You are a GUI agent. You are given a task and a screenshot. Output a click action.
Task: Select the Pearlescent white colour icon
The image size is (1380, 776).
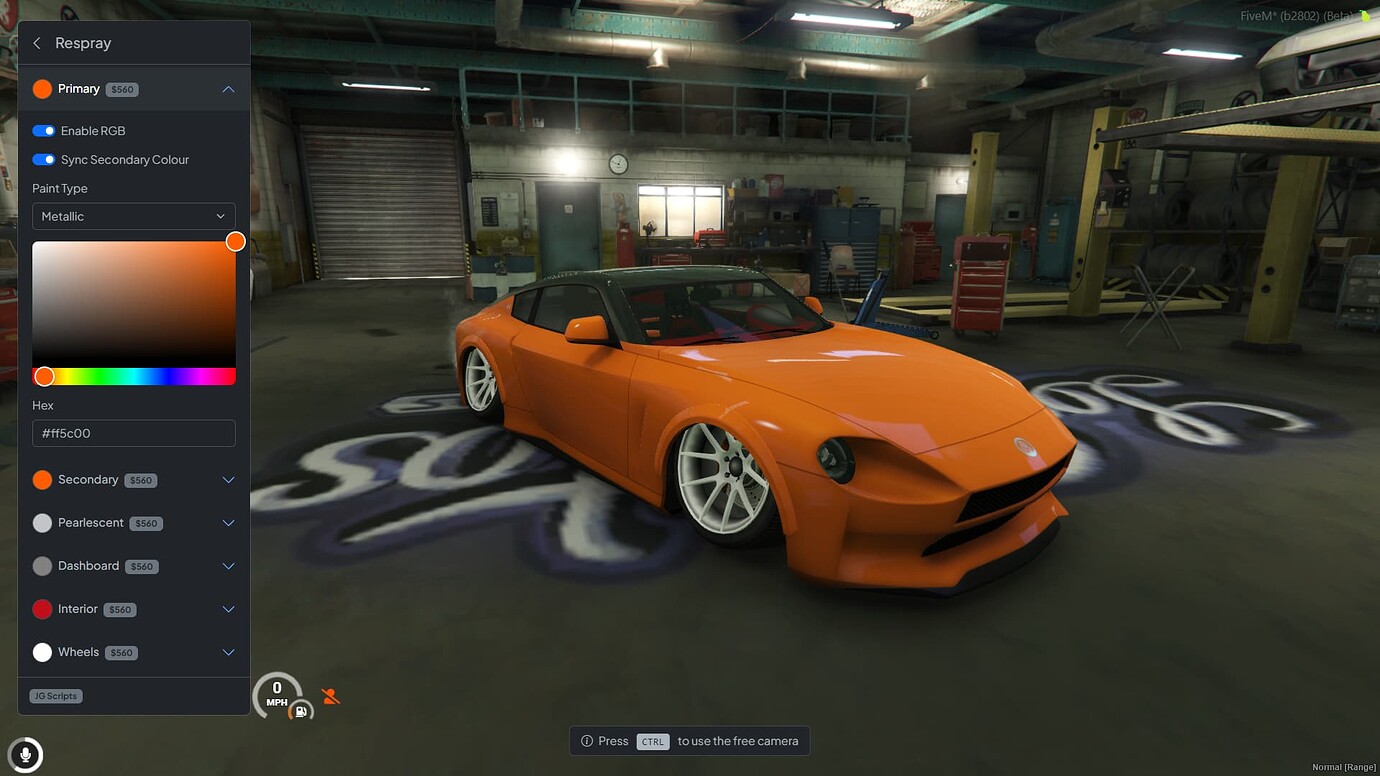42,523
